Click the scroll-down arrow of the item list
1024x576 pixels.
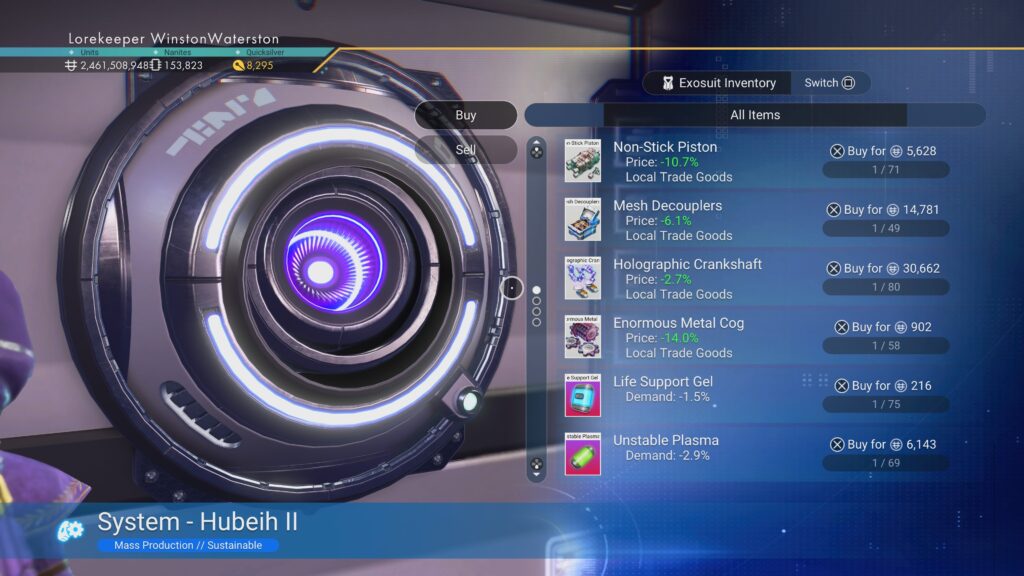point(537,465)
